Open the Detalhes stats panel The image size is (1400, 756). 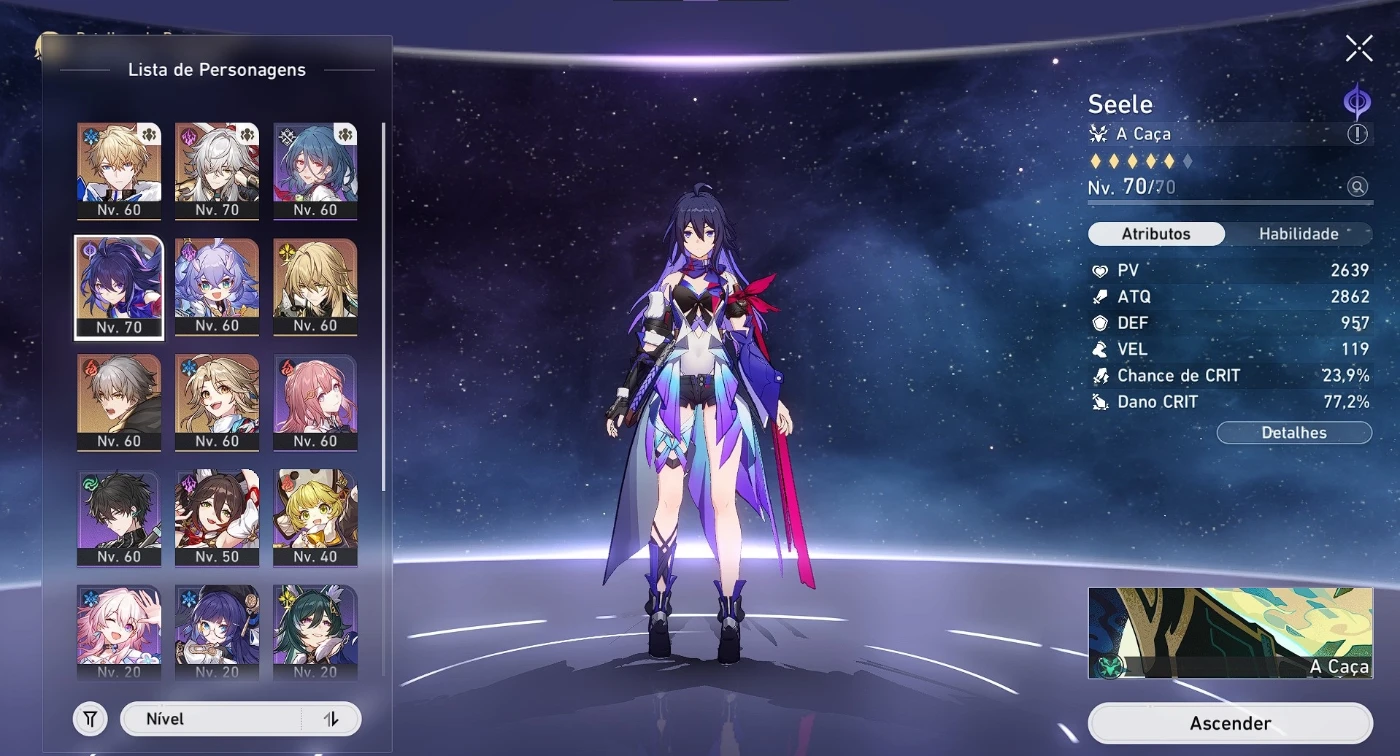pos(1294,433)
